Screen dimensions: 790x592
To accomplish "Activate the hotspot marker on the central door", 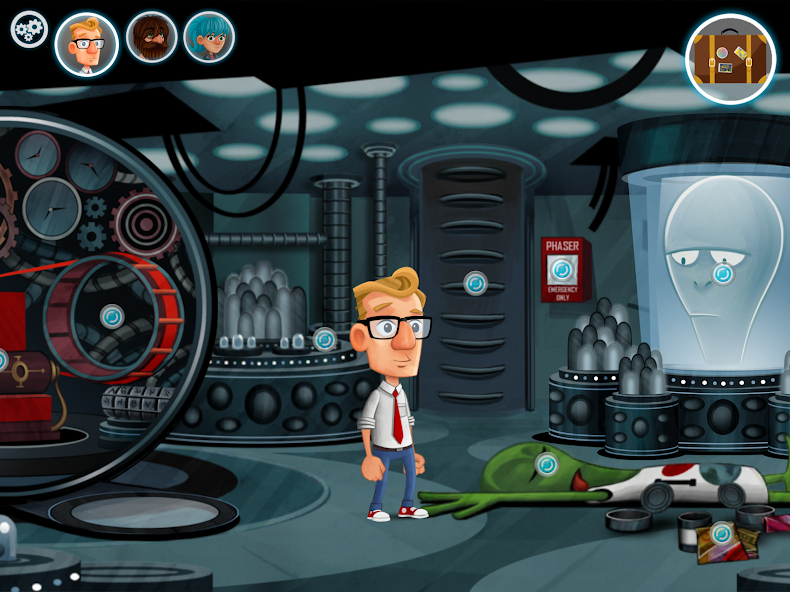I will pyautogui.click(x=476, y=283).
